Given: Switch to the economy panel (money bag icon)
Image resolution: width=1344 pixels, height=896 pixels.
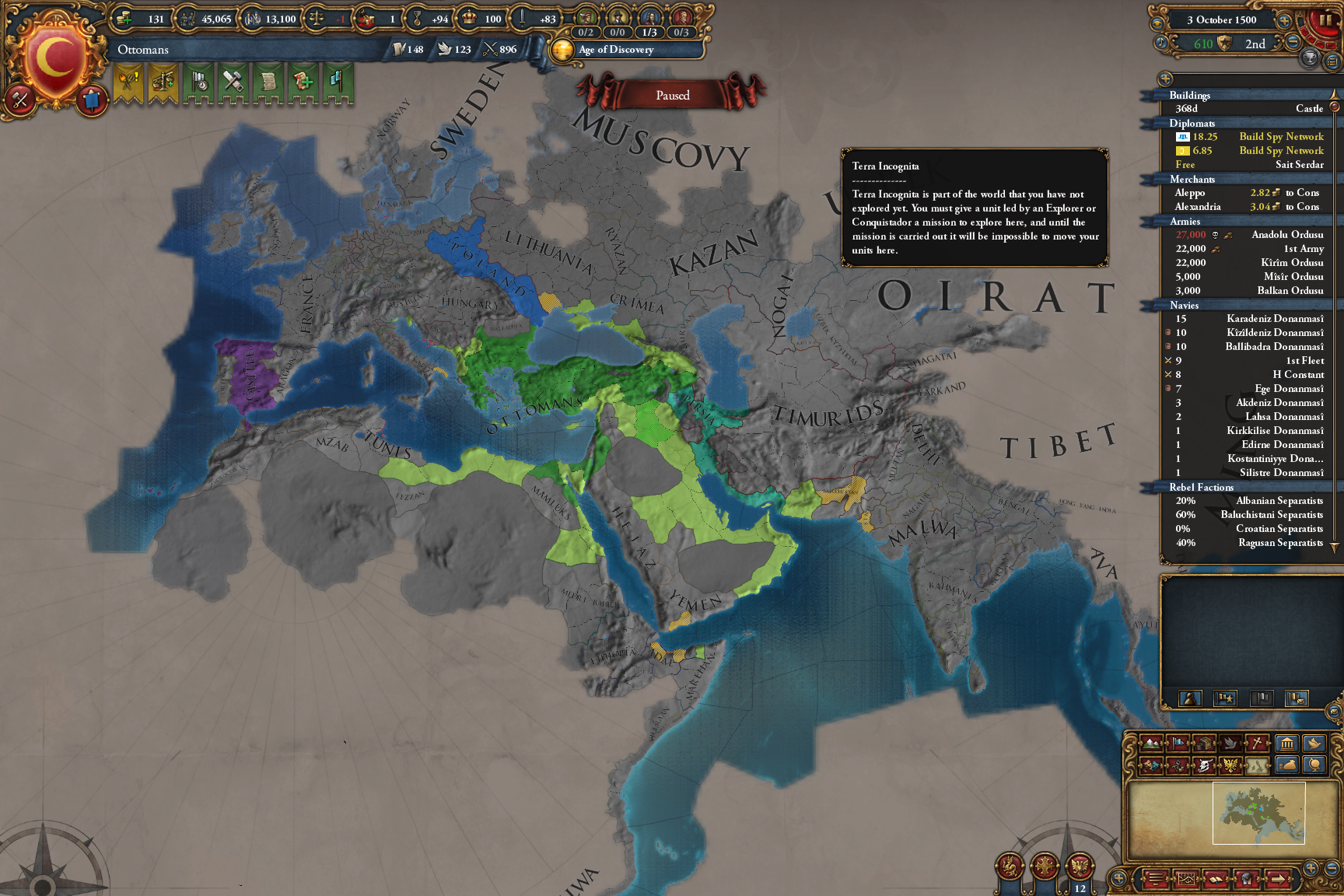Looking at the screenshot, I should click(x=1288, y=766).
